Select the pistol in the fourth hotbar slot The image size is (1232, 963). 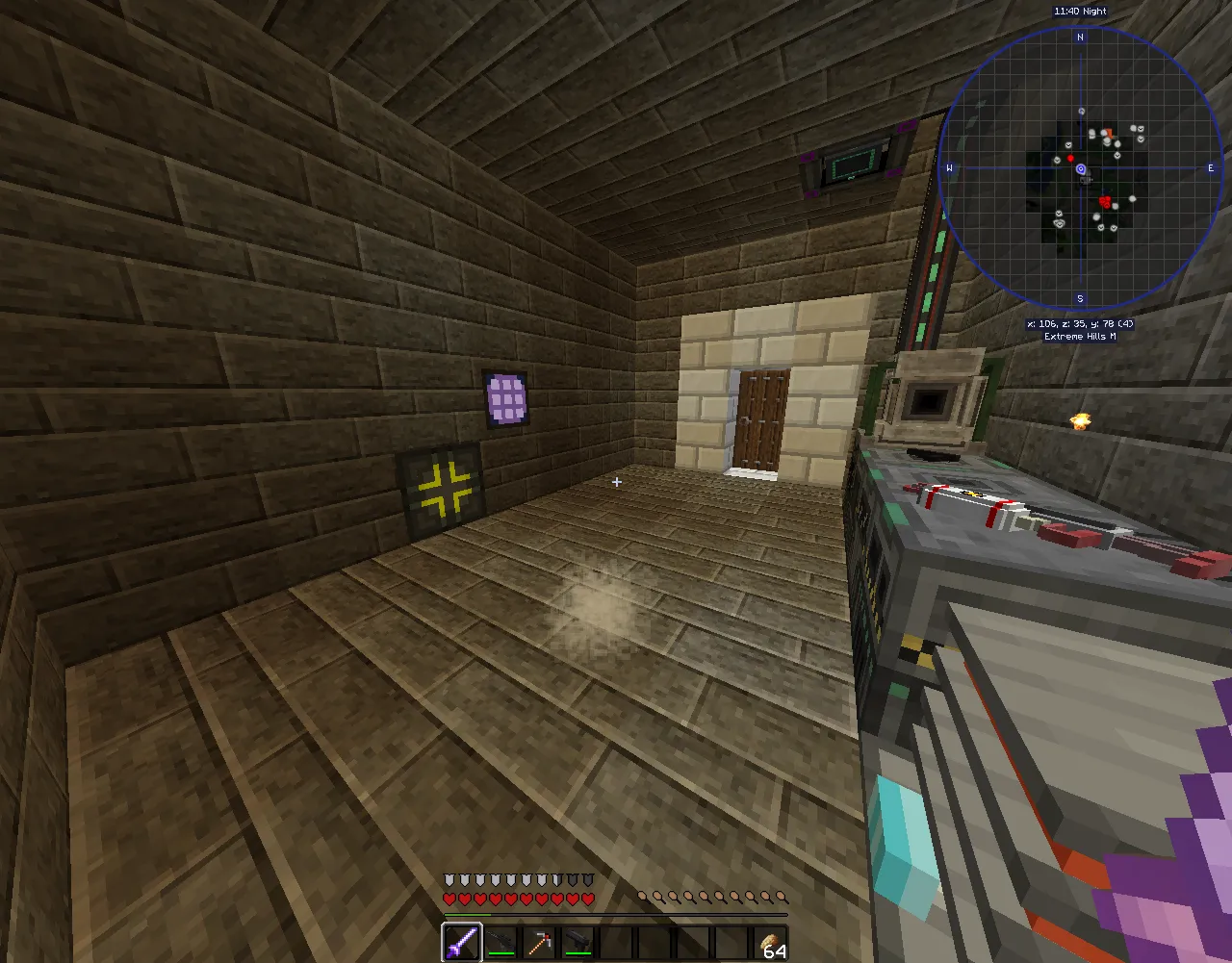pos(577,941)
